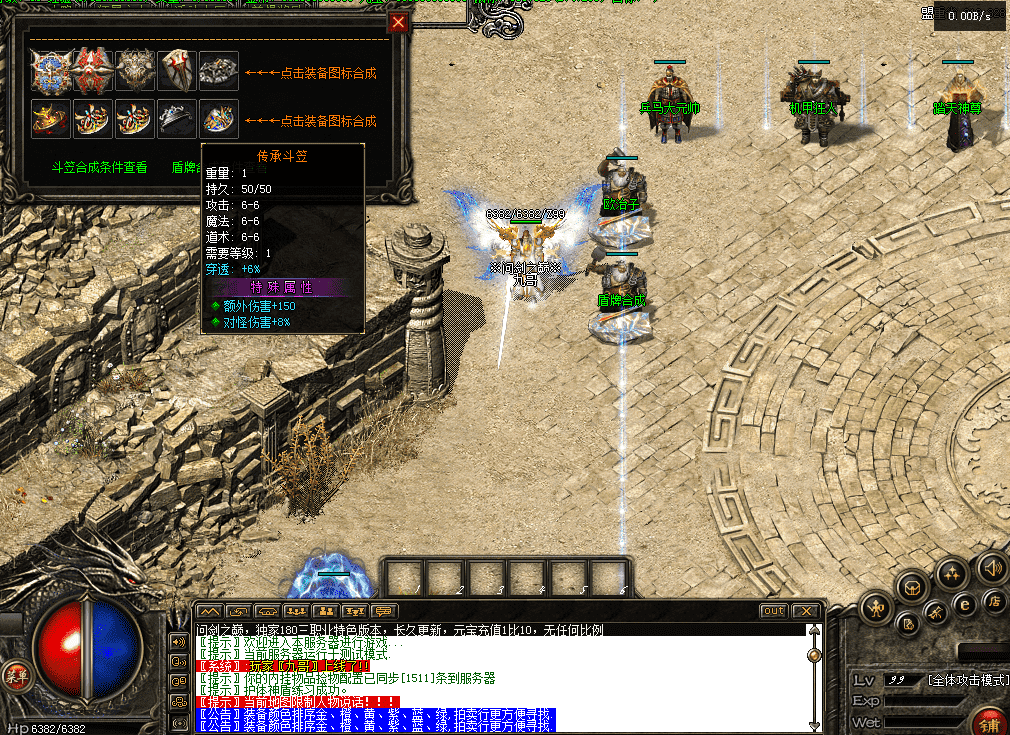The image size is (1010, 735).
Task: Click the chat window 'out' button
Action: coord(773,611)
